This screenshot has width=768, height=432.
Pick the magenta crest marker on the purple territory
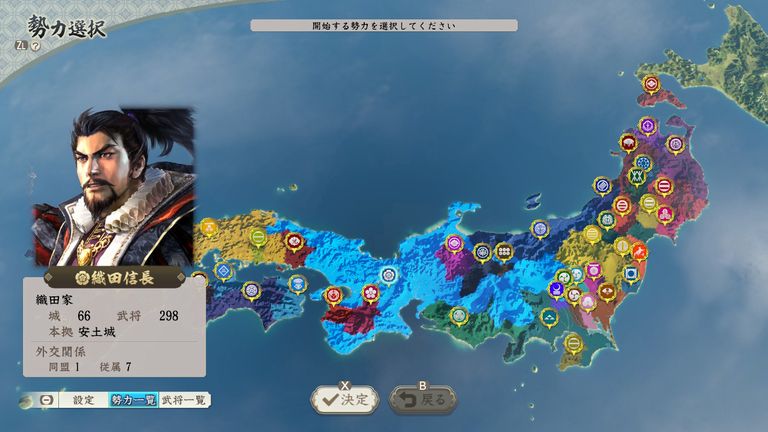point(456,242)
